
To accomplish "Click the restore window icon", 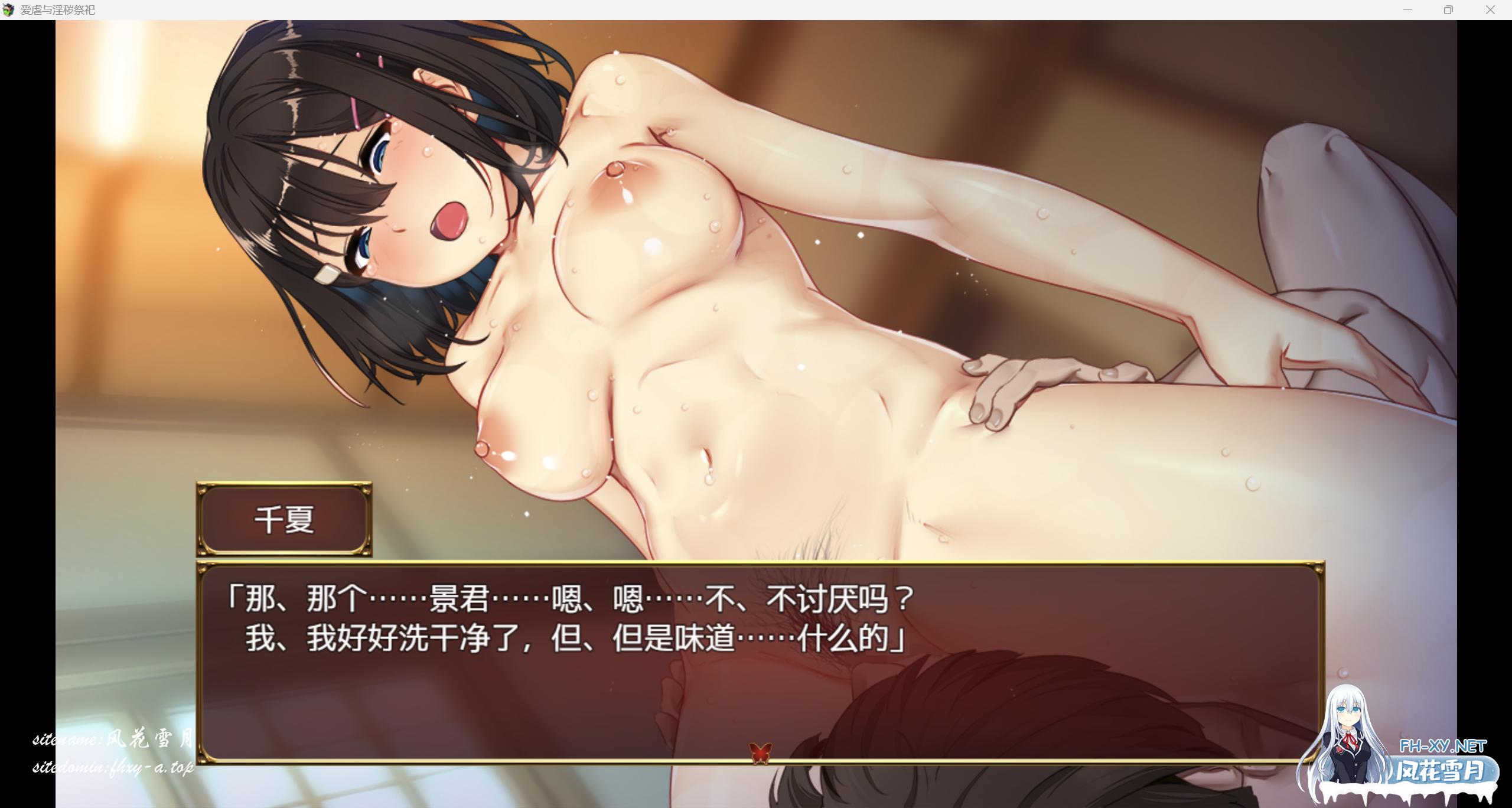I will point(1448,9).
